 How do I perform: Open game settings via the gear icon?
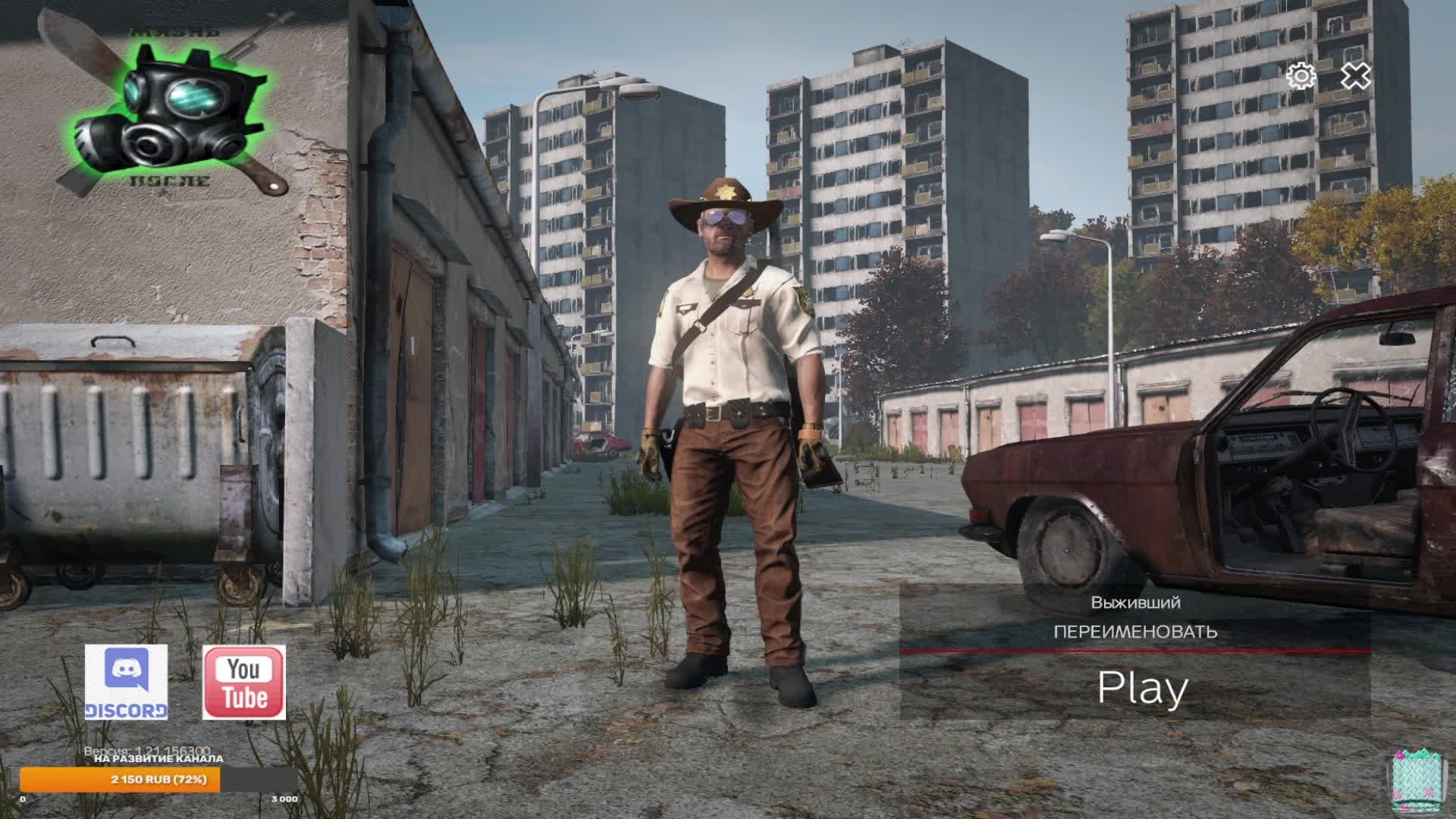1299,77
